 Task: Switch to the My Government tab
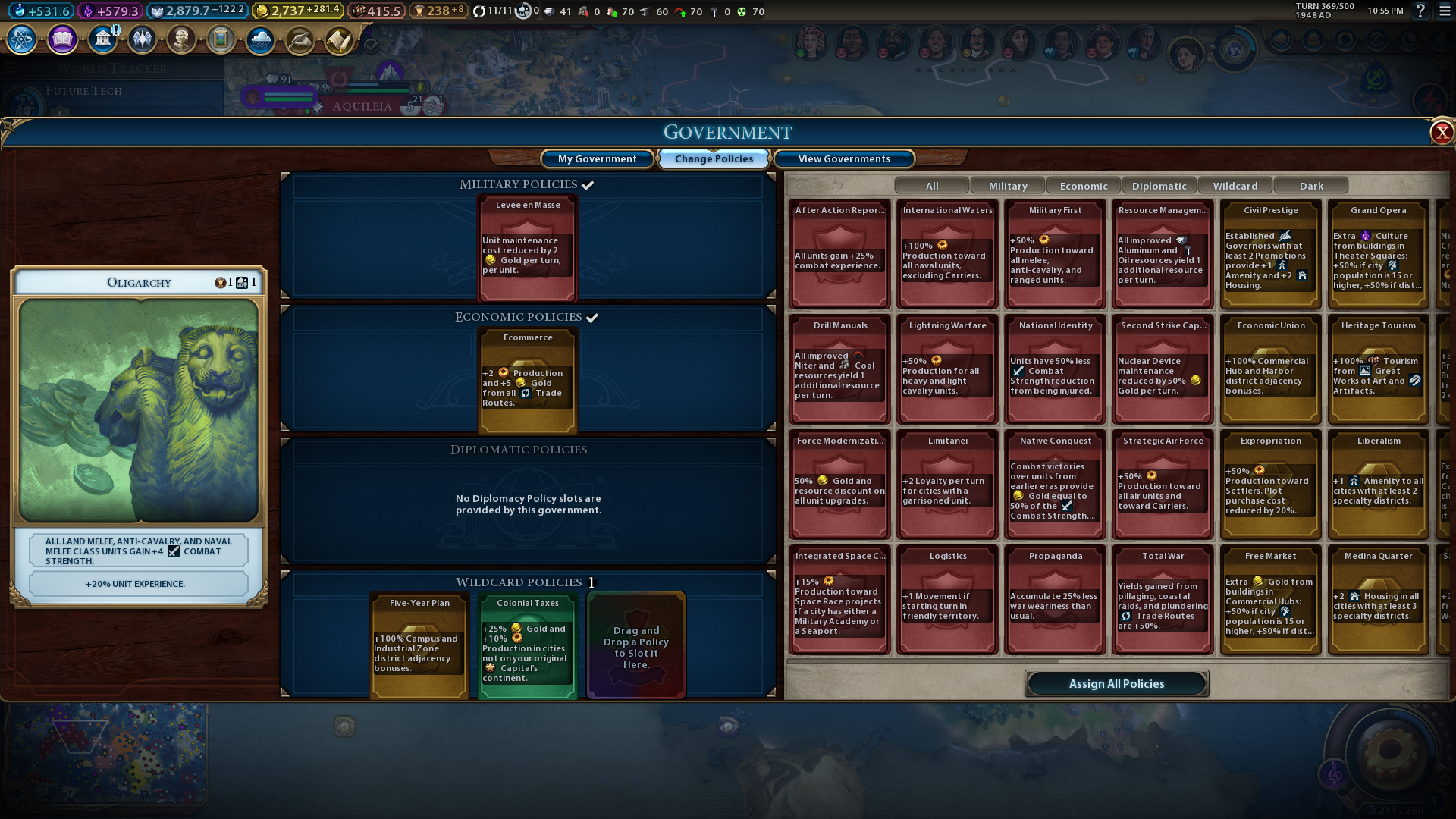(597, 158)
